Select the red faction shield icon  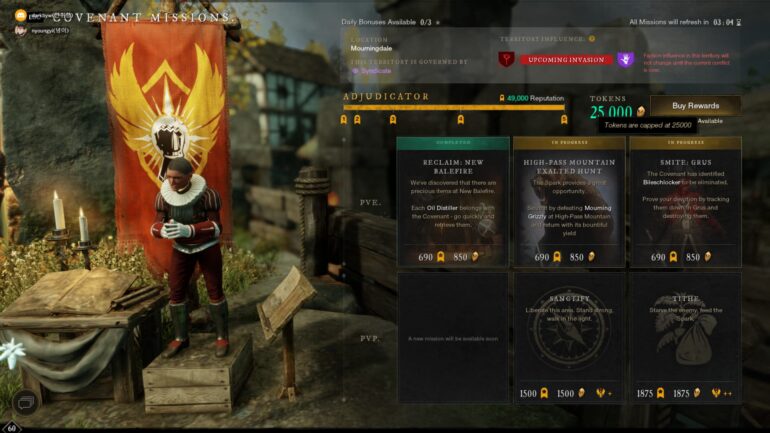(506, 60)
